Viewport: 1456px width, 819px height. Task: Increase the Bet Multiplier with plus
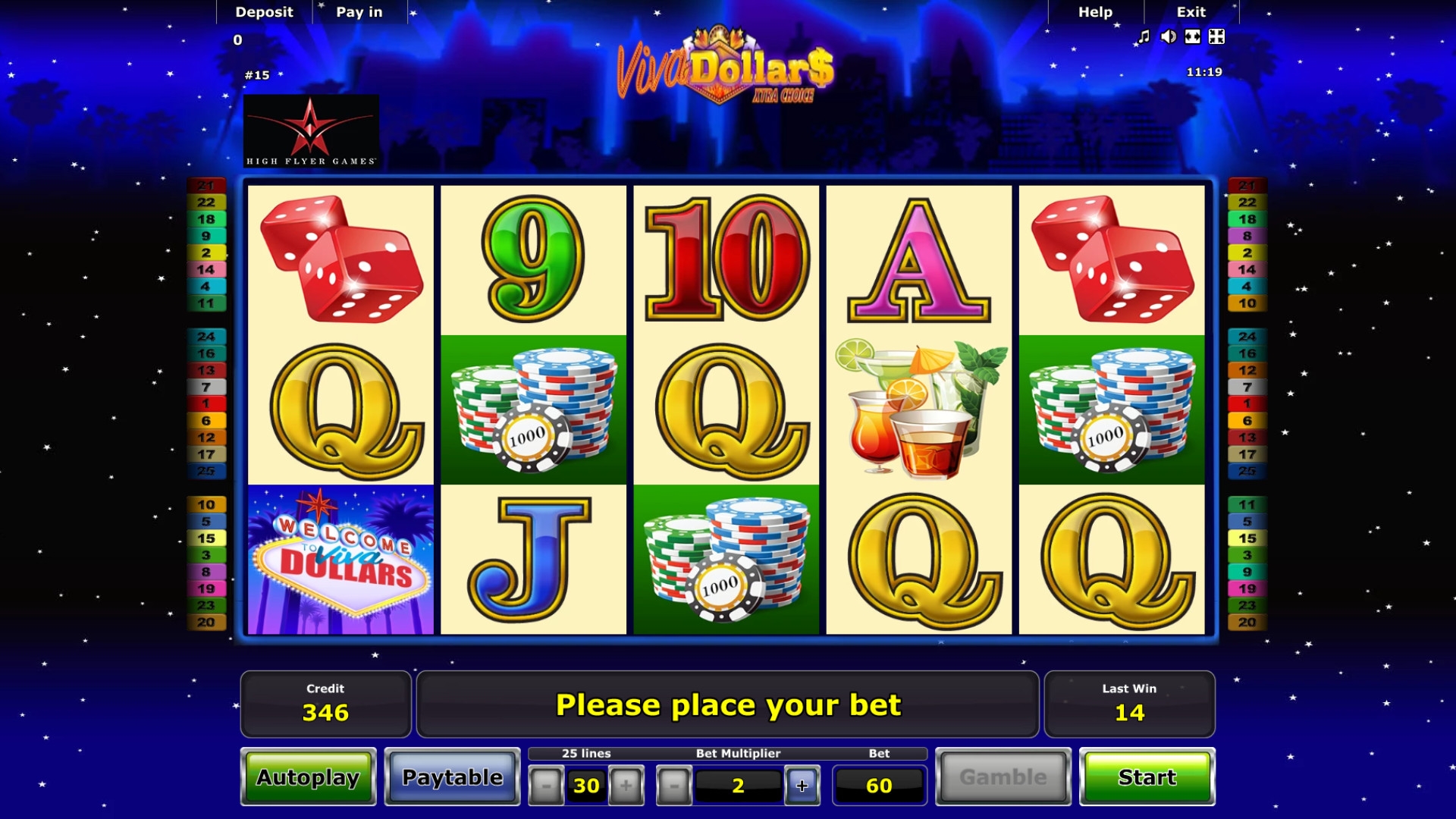pos(802,786)
